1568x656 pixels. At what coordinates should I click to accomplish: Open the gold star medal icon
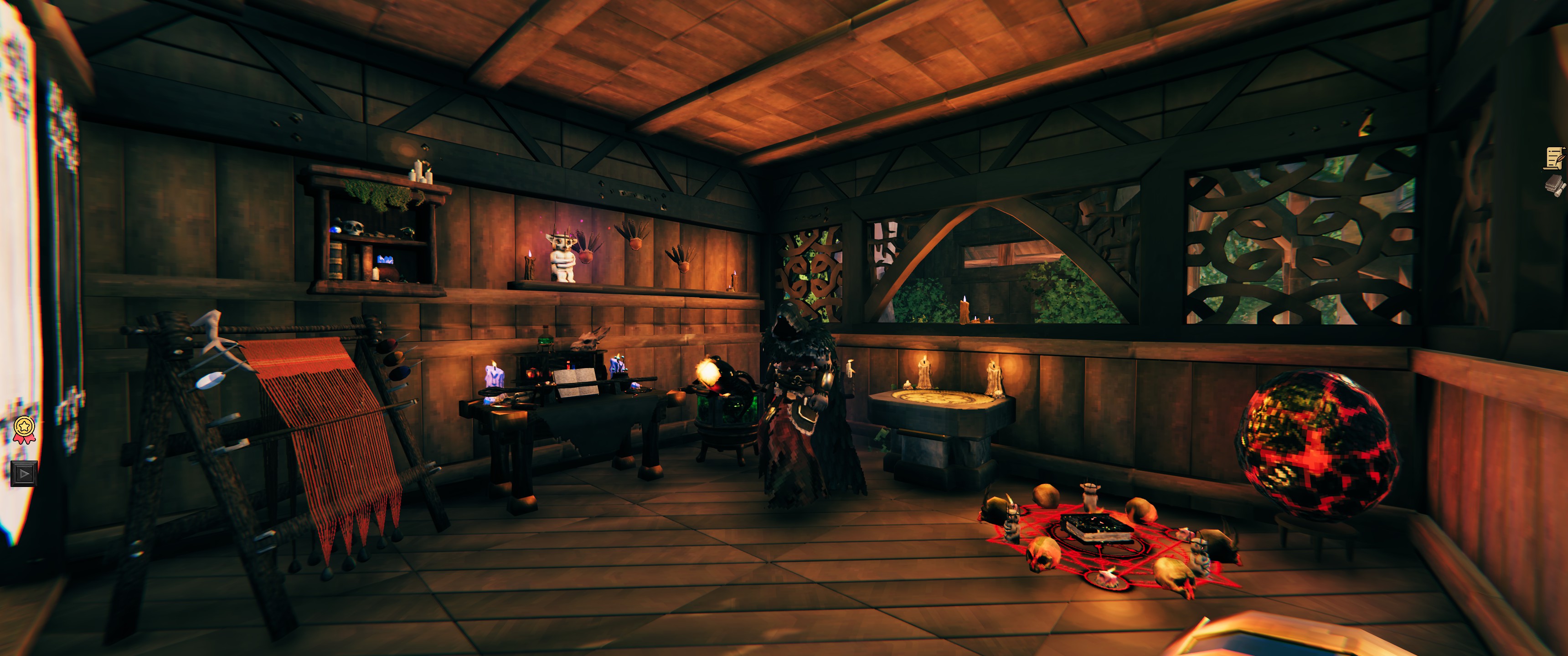(x=24, y=428)
